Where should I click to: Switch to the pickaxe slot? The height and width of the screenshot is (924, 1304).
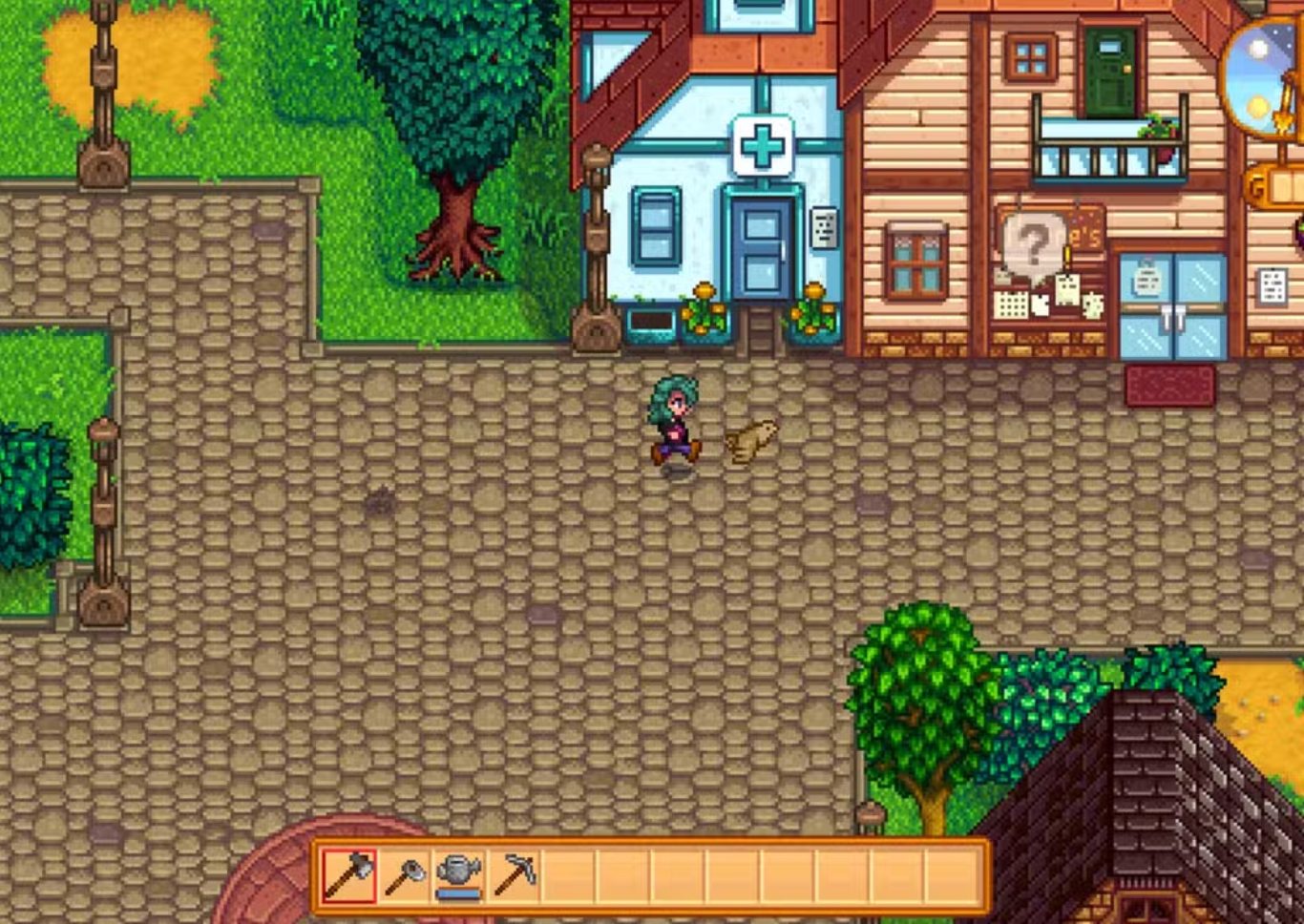515,874
